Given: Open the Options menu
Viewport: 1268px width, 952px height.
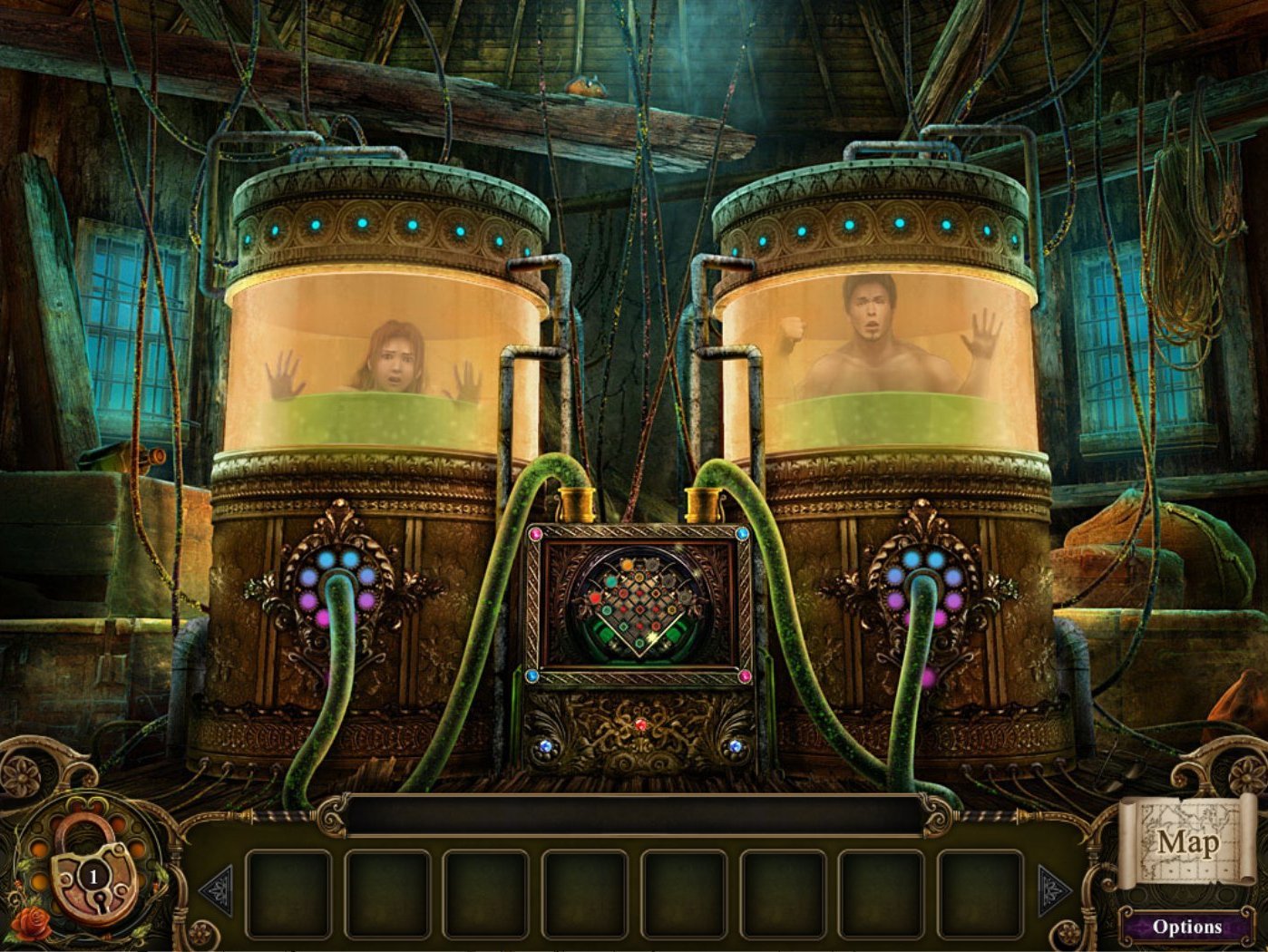Looking at the screenshot, I should [x=1186, y=927].
